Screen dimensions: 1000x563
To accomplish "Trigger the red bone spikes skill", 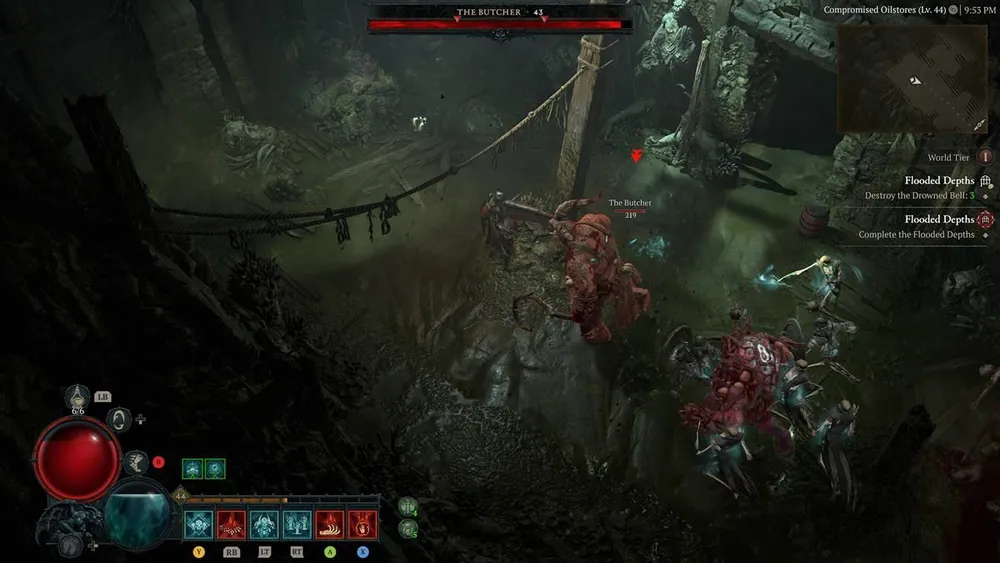I will pos(231,524).
